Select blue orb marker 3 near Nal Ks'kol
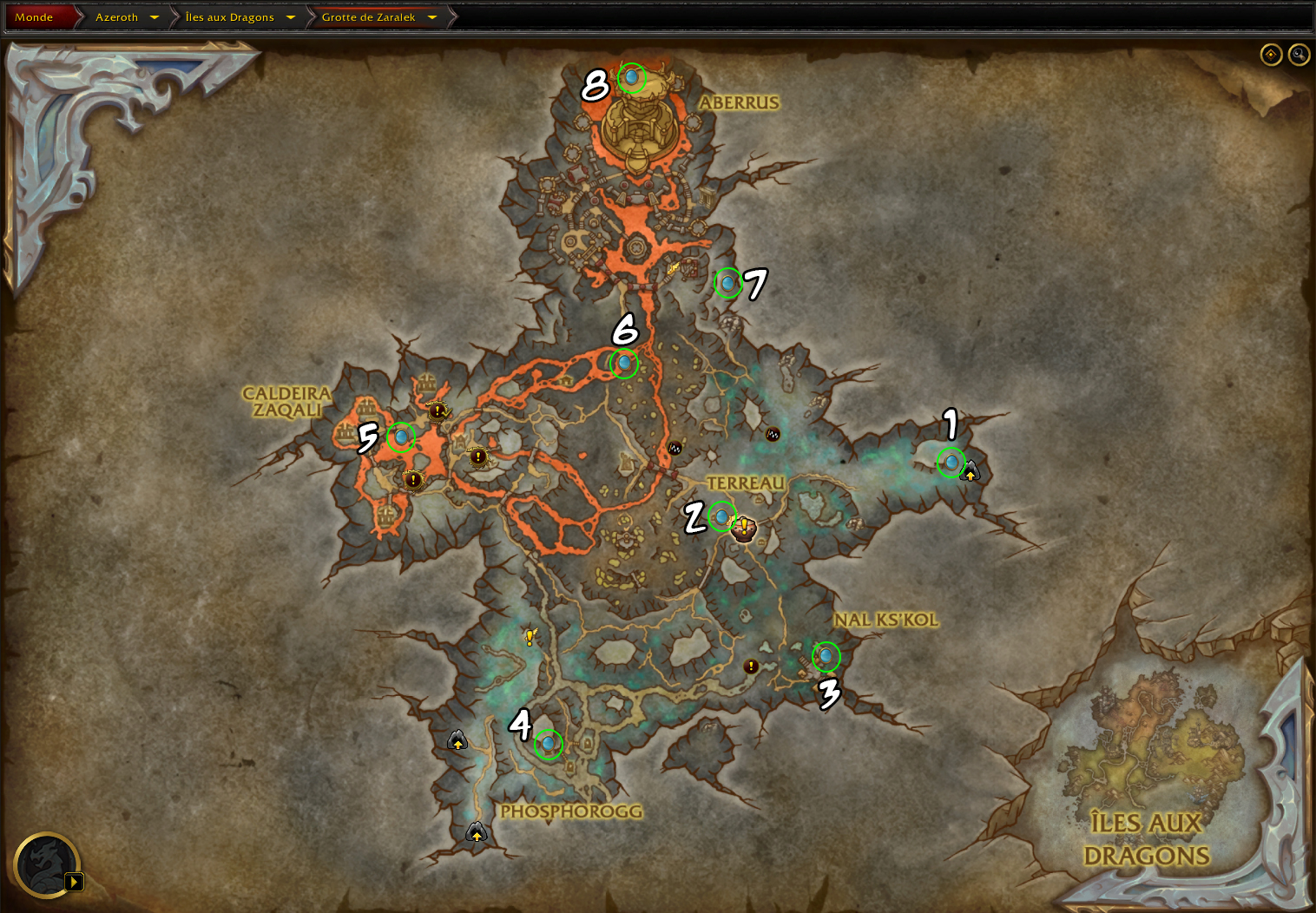 point(826,656)
